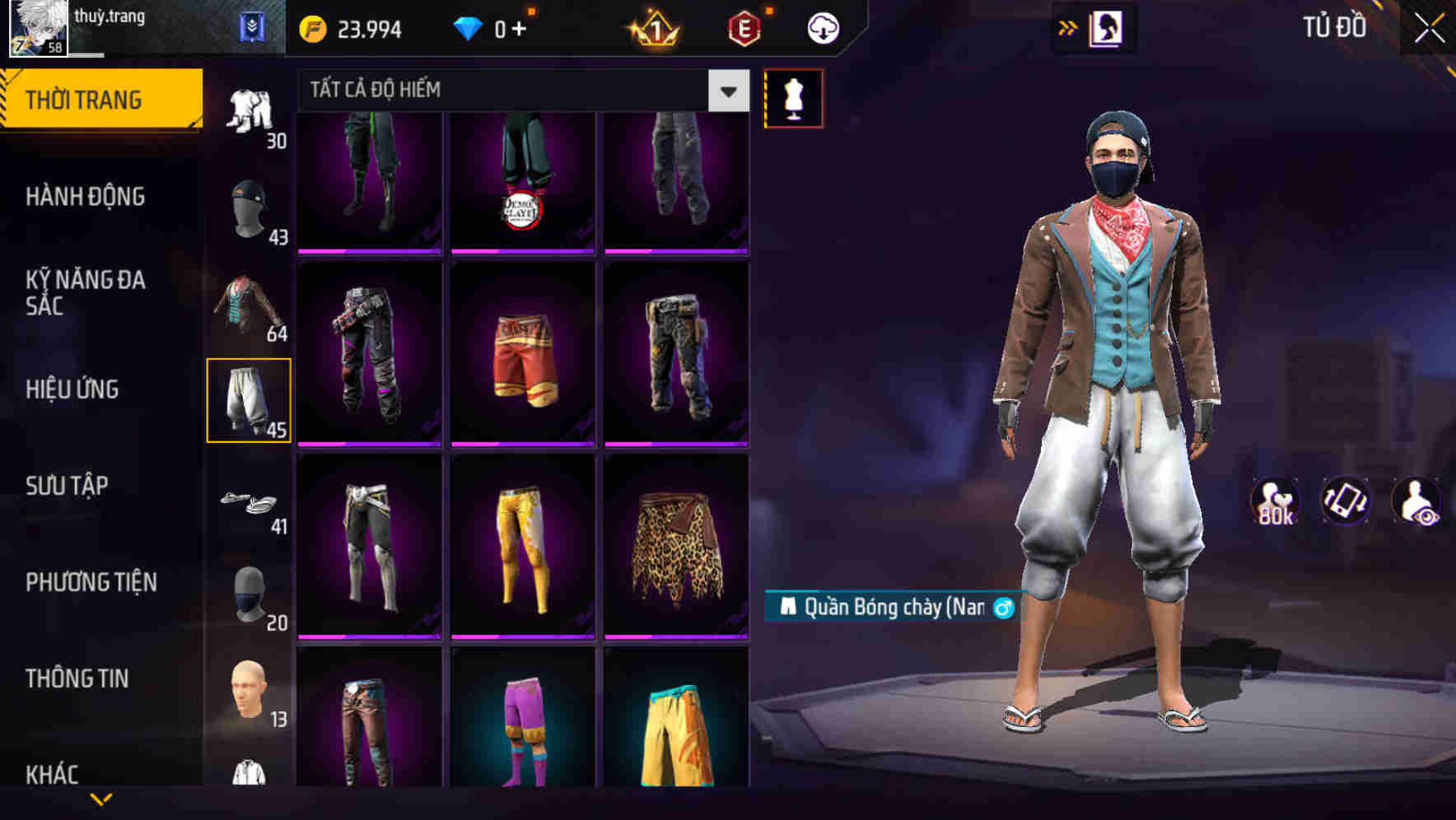Open the mannequin outfit preset icon
Image resolution: width=1456 pixels, height=820 pixels.
(793, 96)
